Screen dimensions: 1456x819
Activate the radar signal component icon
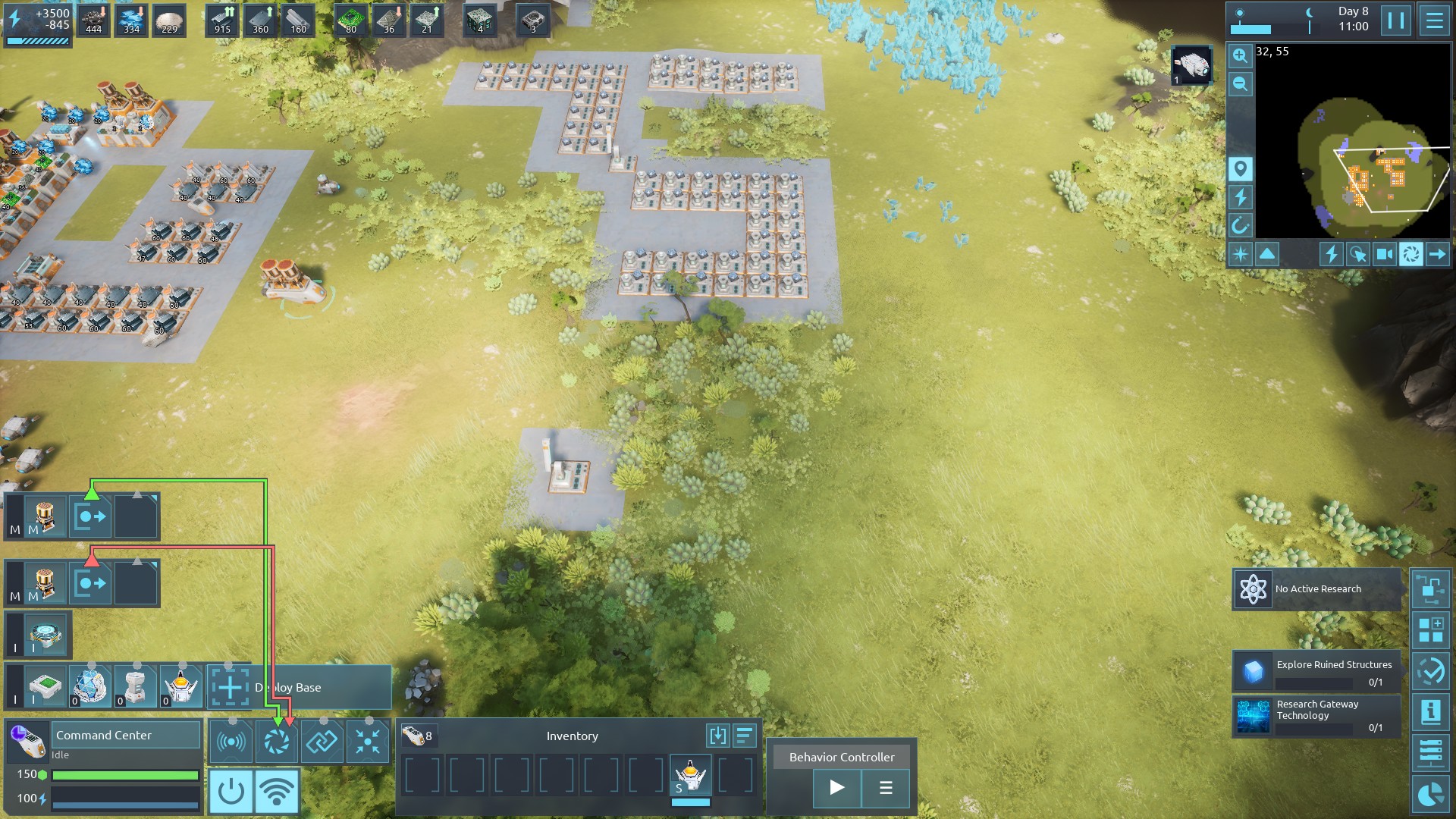231,742
